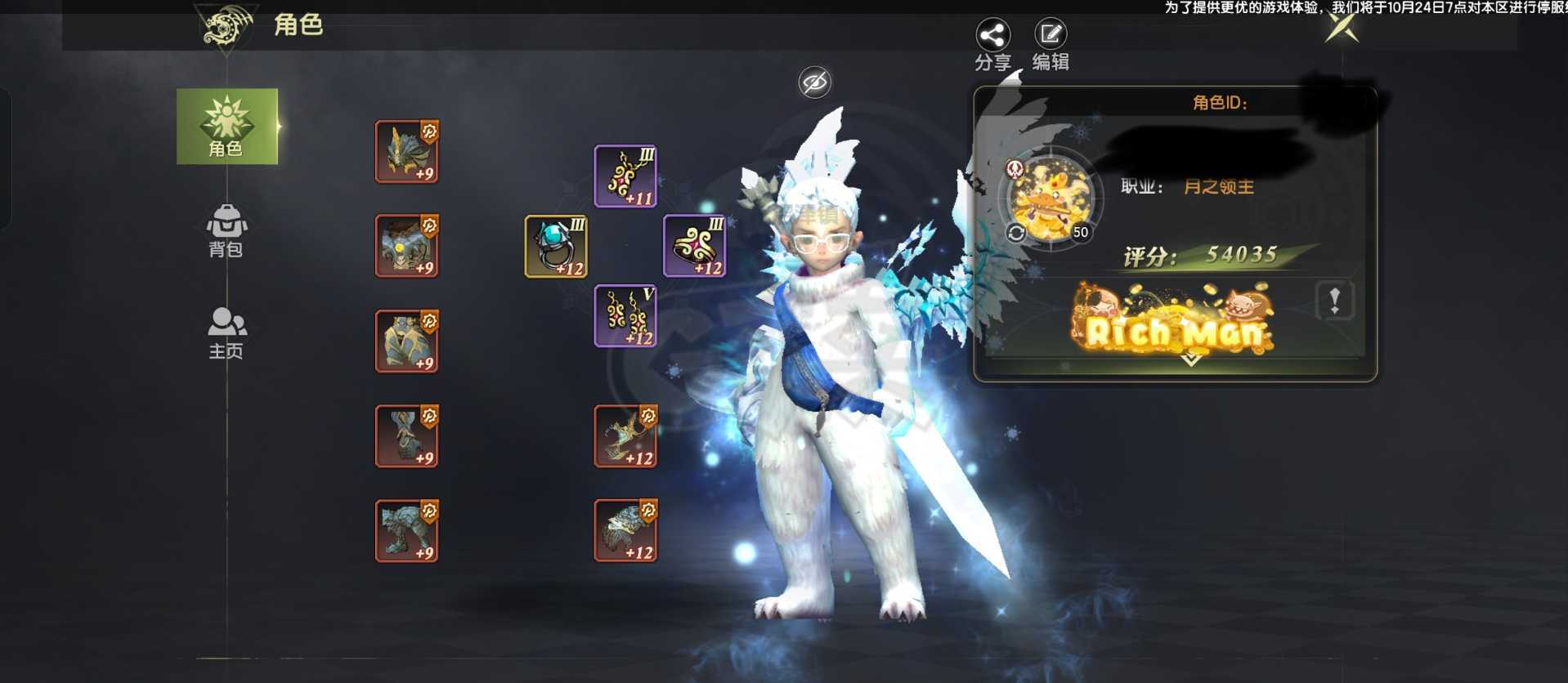The height and width of the screenshot is (683, 1568).
Task: Select the +9 gloves equipment slot
Action: click(406, 435)
